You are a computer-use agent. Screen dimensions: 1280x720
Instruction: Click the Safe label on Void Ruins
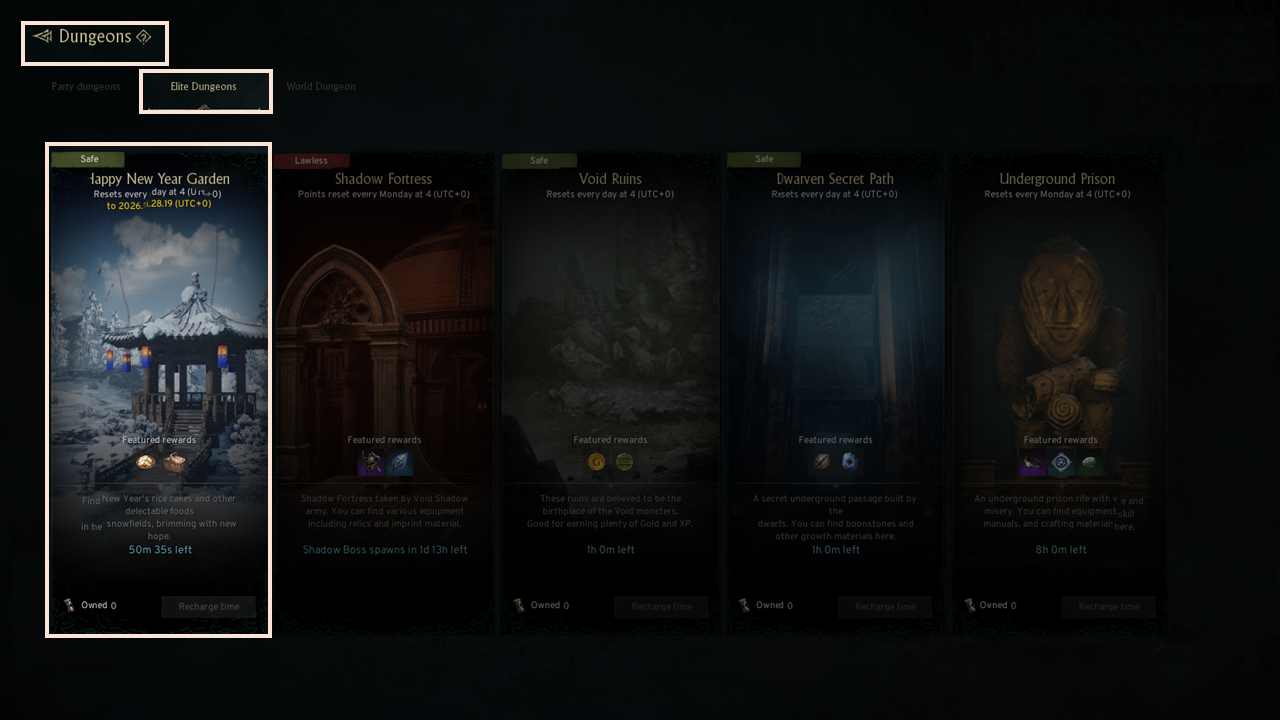tap(539, 159)
